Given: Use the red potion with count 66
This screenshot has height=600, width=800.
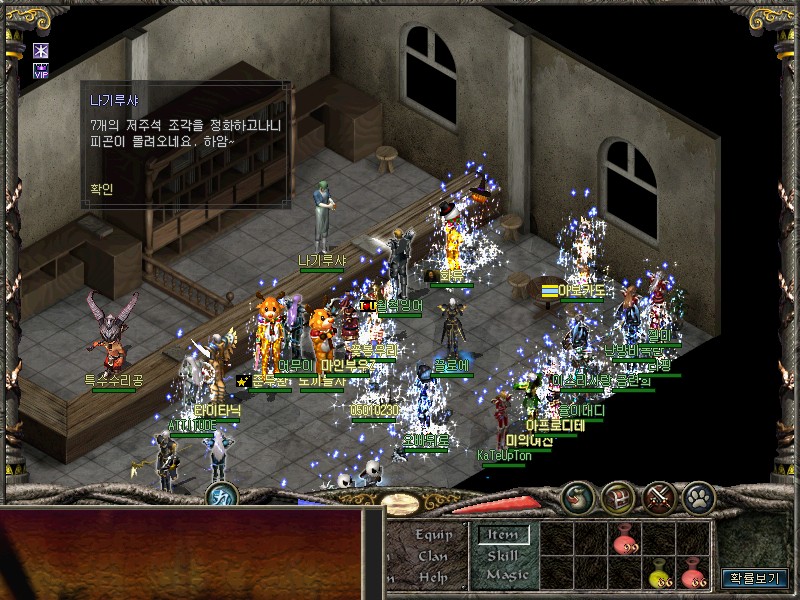Looking at the screenshot, I should tap(692, 575).
